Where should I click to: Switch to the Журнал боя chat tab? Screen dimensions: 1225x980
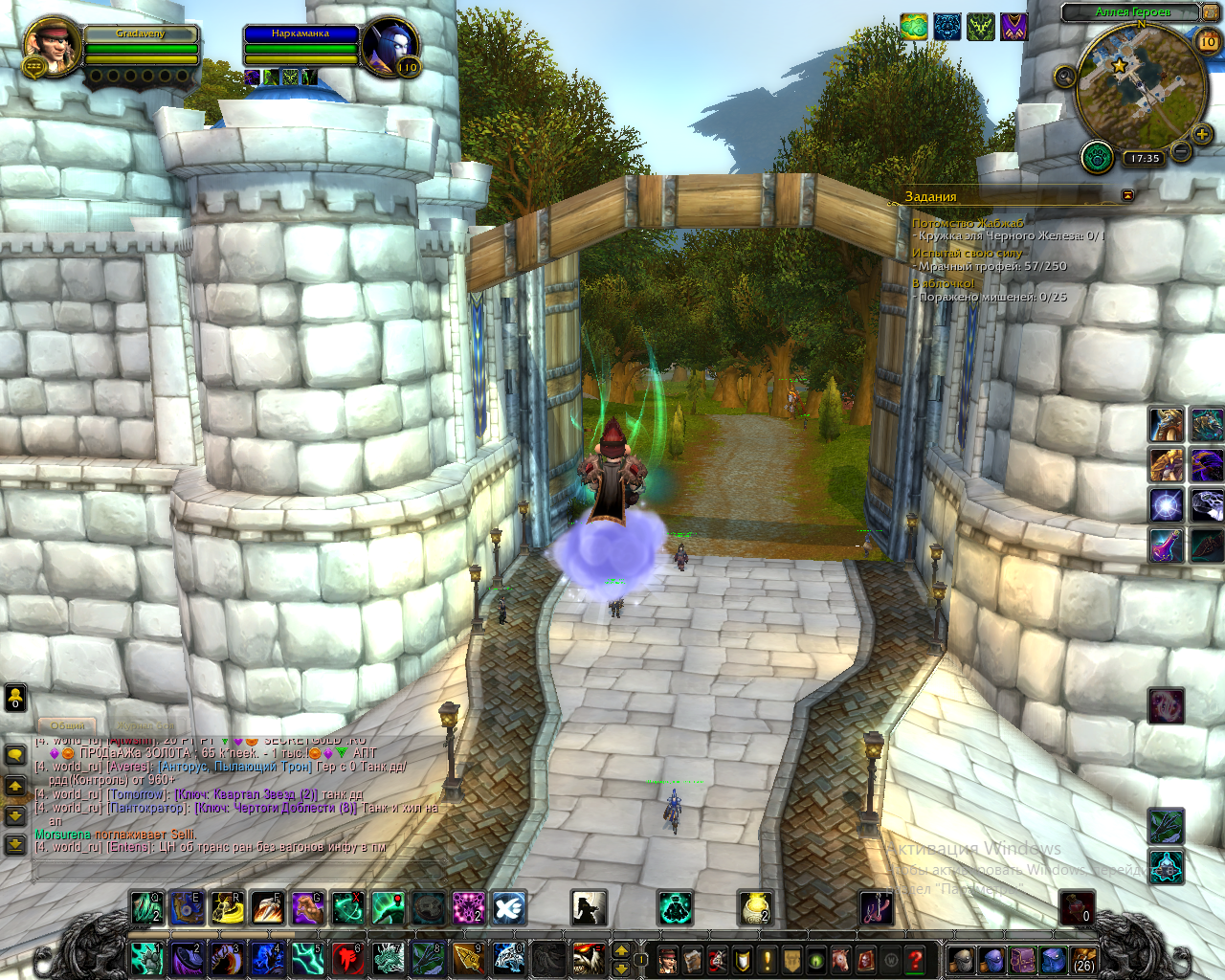(x=145, y=725)
